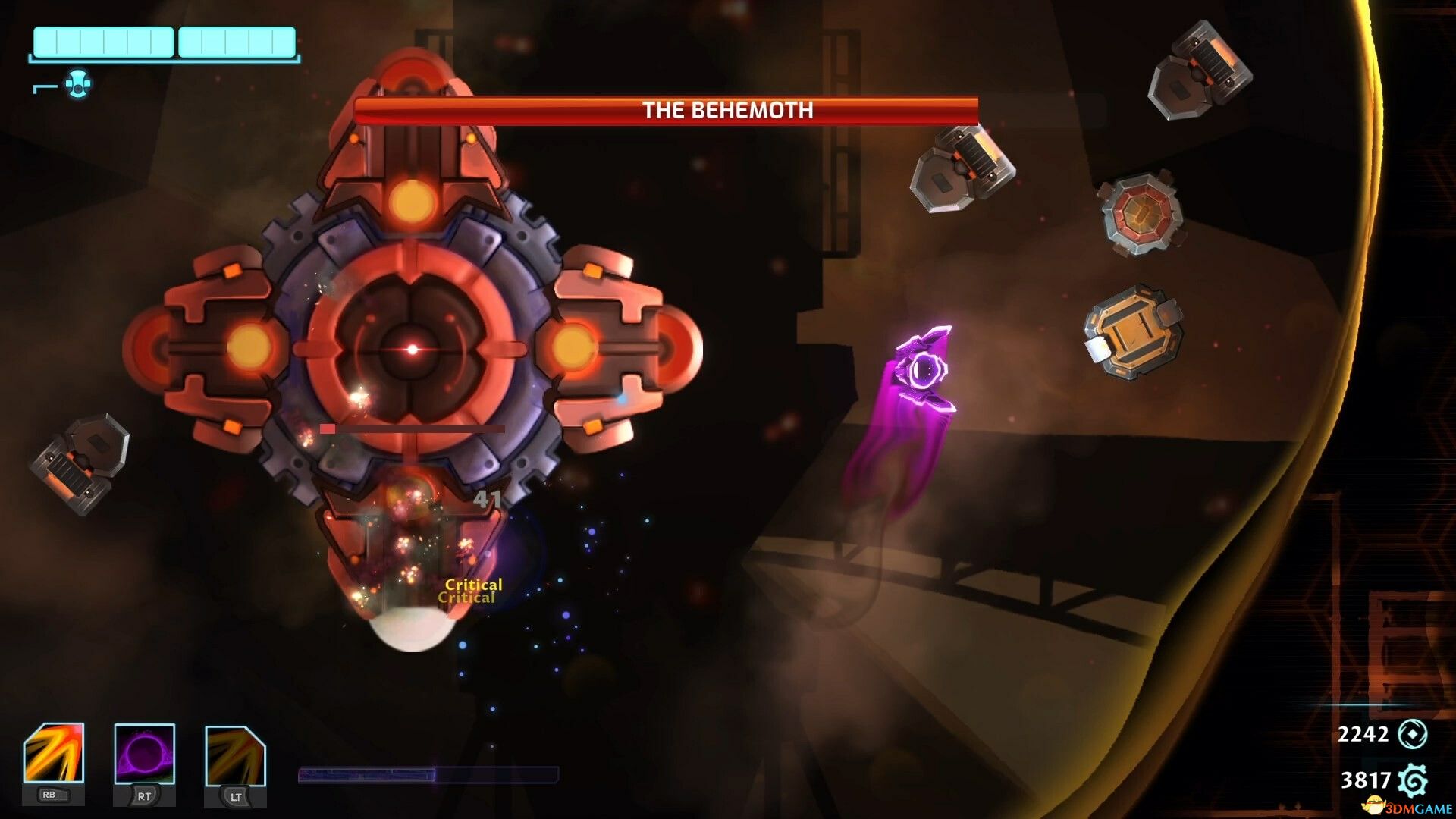The width and height of the screenshot is (1456, 819).
Task: Expand the segmented health bar display
Action: (164, 42)
